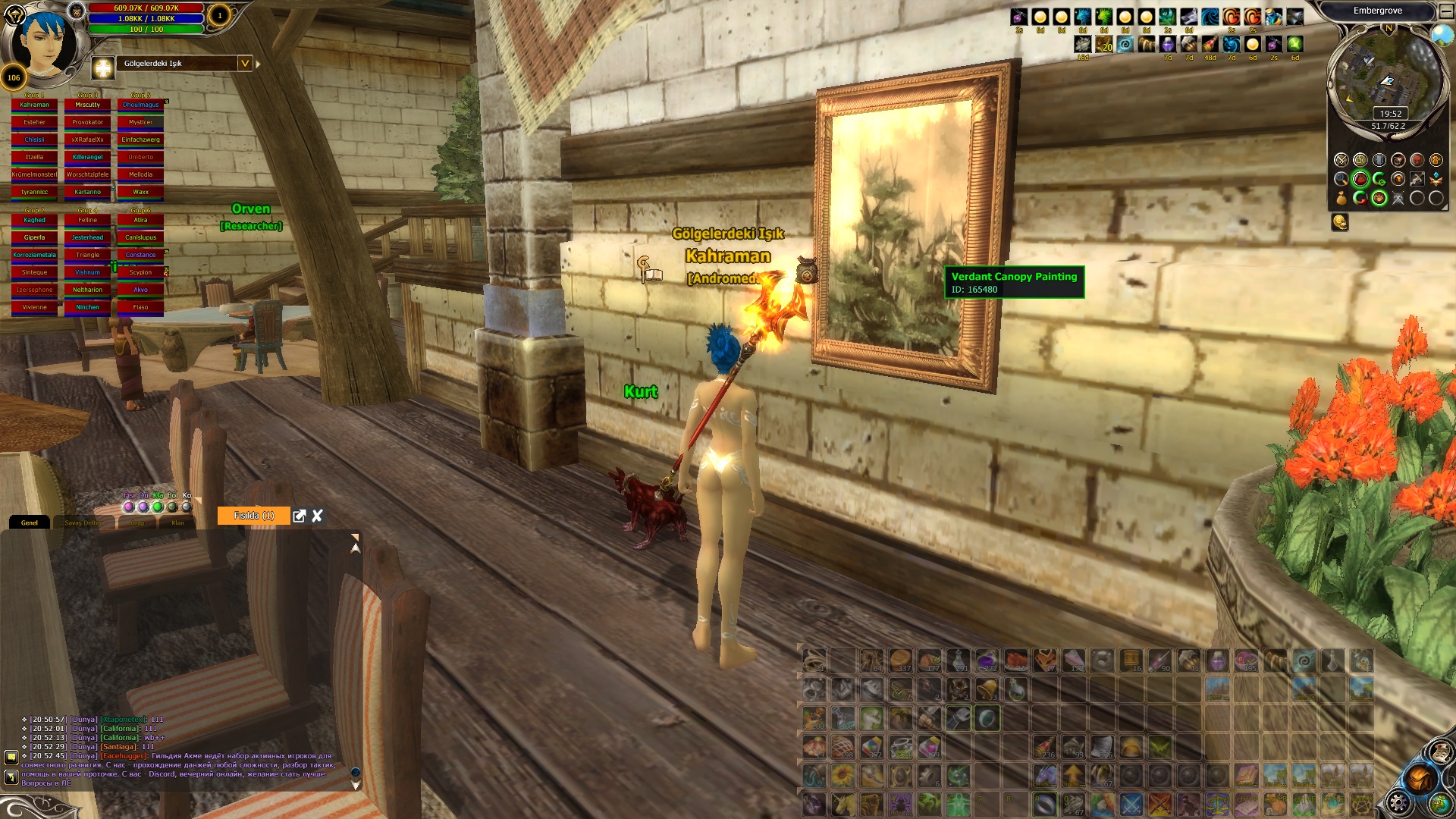Image resolution: width=1456 pixels, height=819 pixels.
Task: Click the red skull minimap button
Action: (1417, 160)
